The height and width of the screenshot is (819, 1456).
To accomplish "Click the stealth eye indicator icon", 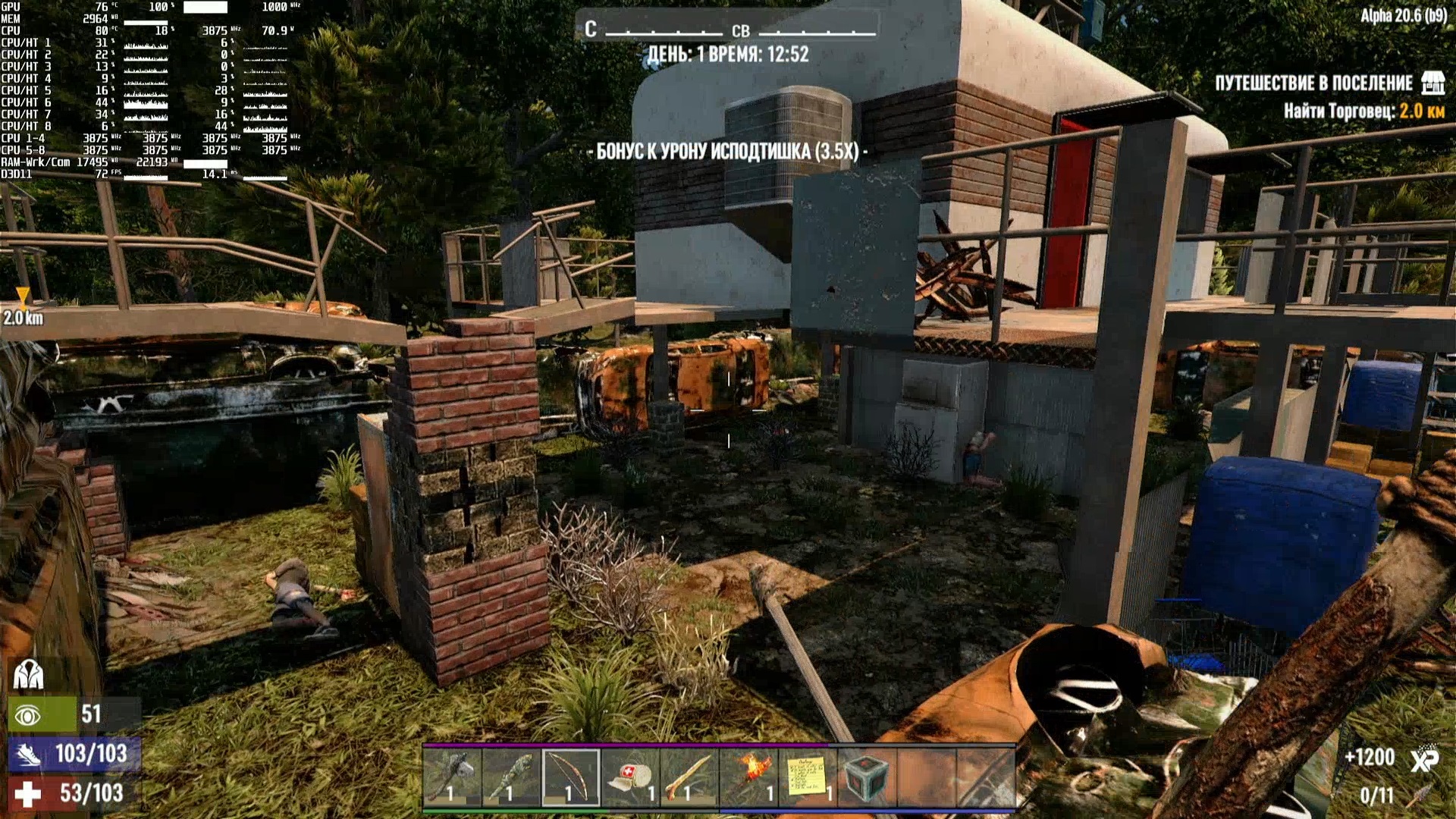I will [28, 715].
